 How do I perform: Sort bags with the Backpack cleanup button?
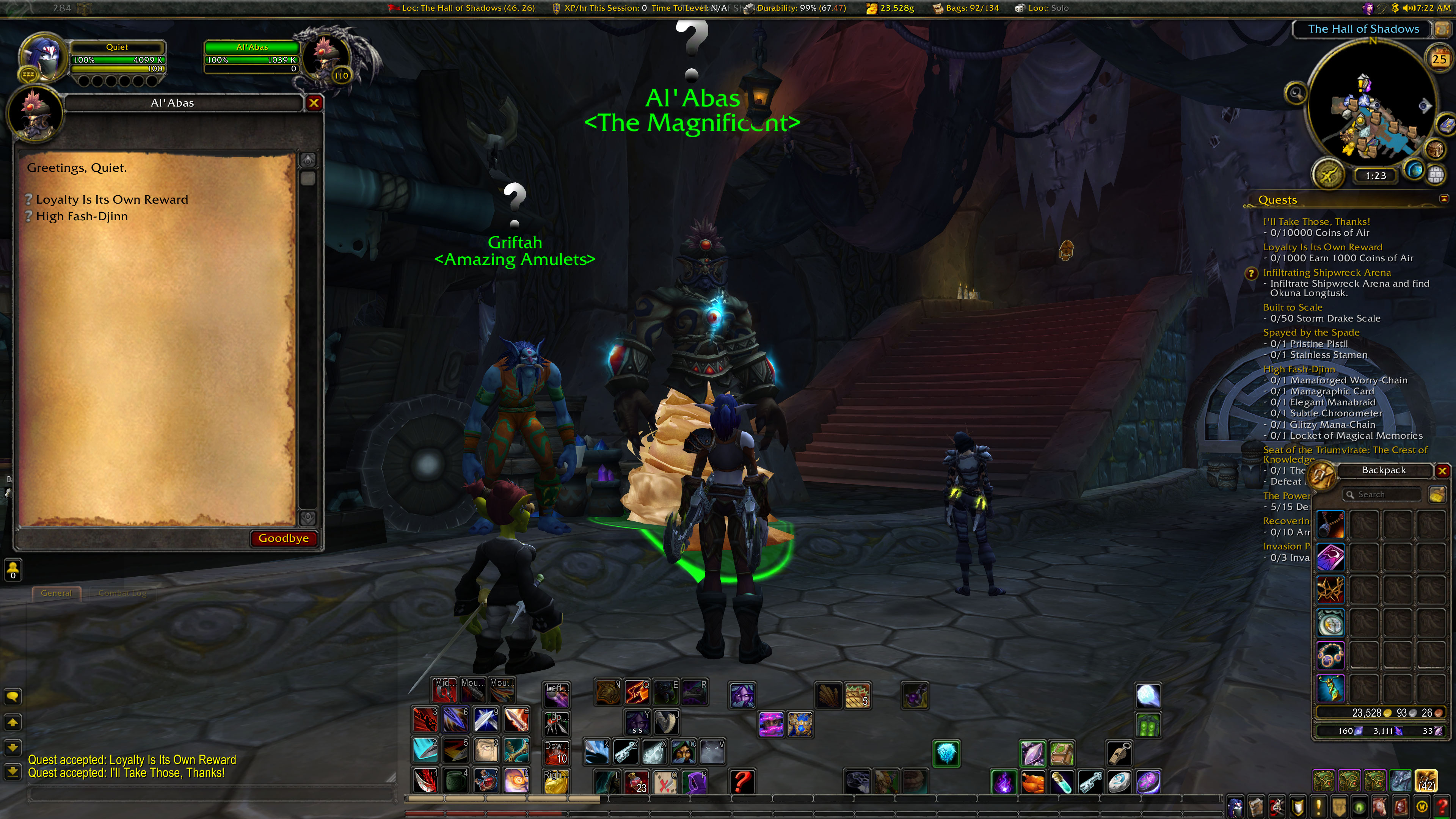coord(1436,494)
